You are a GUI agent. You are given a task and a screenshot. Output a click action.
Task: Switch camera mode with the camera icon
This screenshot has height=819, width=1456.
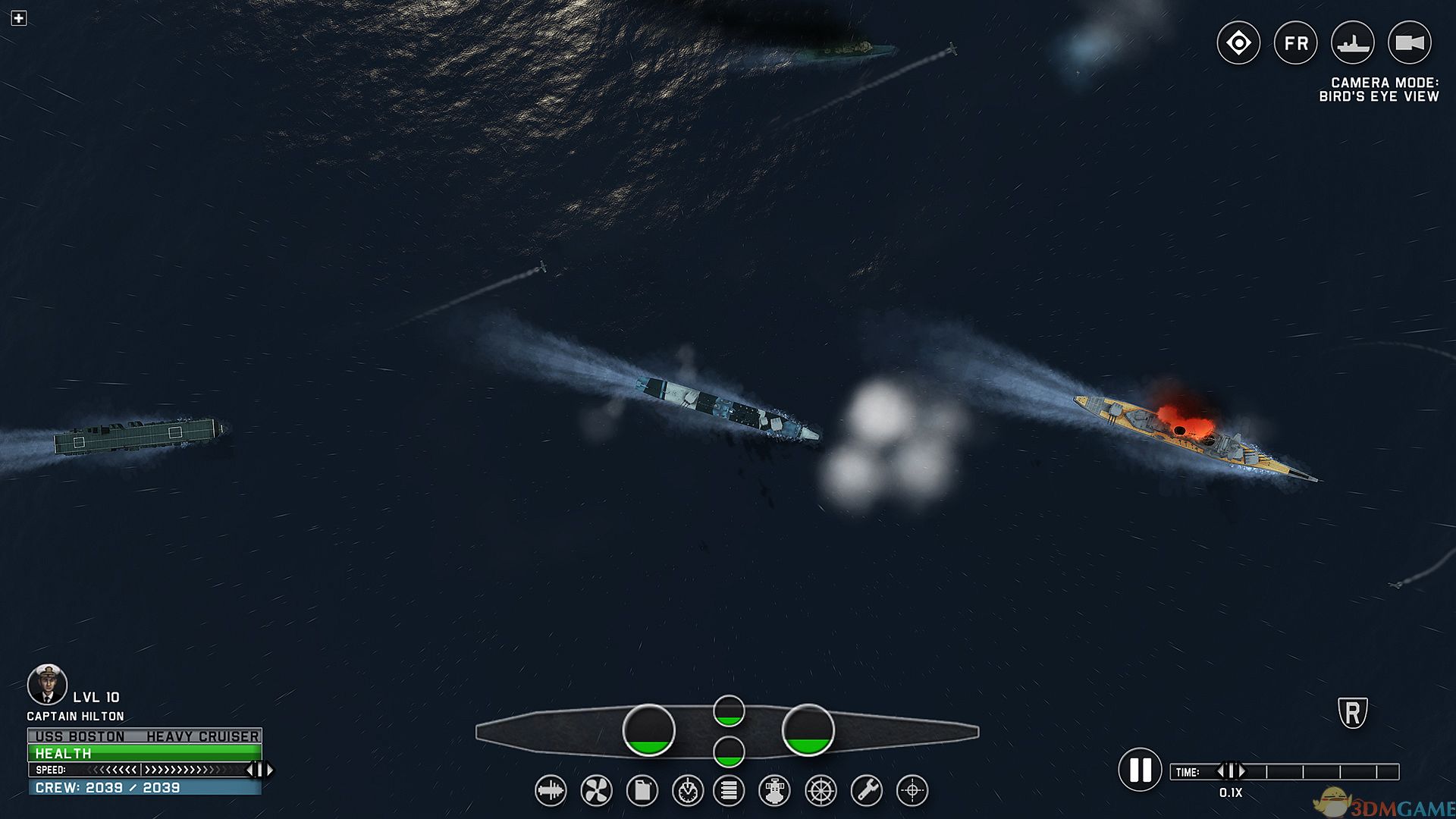[1410, 43]
